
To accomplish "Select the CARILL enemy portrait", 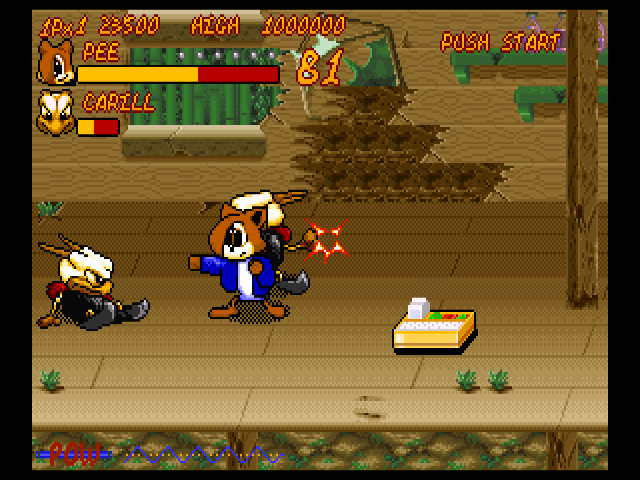I will 55,113.
